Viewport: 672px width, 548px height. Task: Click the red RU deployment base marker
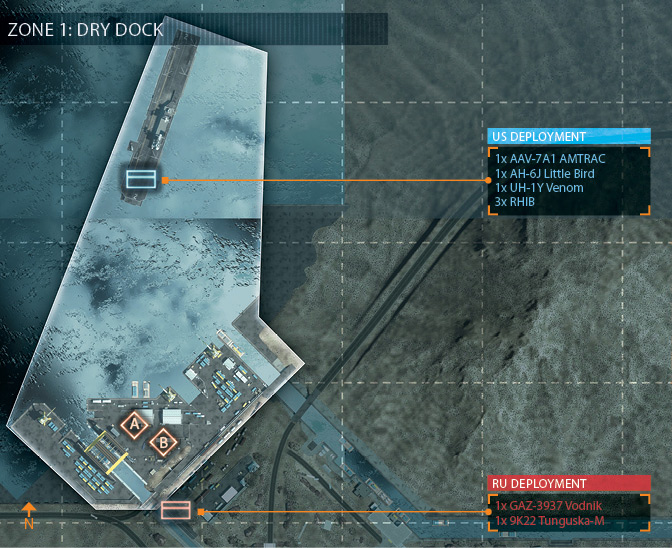(x=175, y=510)
